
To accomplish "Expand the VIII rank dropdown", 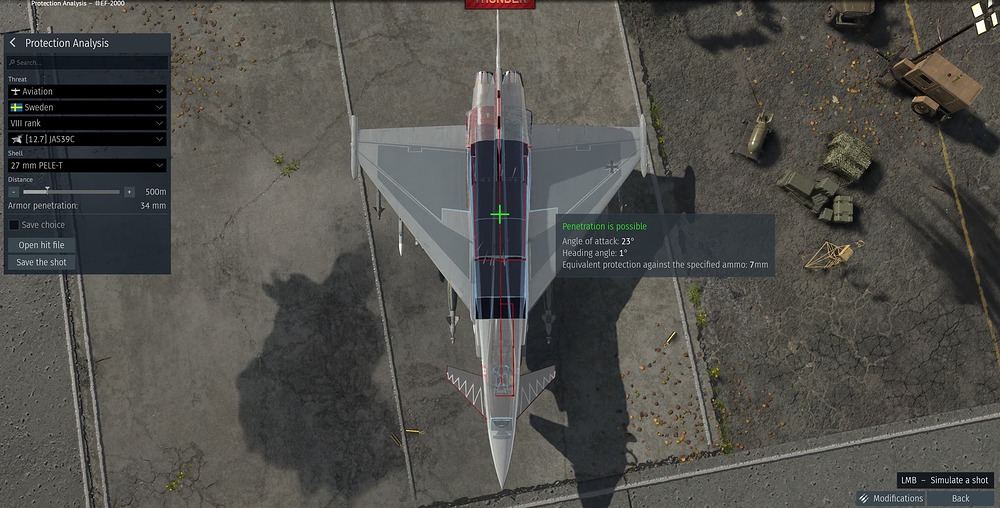I will (86, 123).
